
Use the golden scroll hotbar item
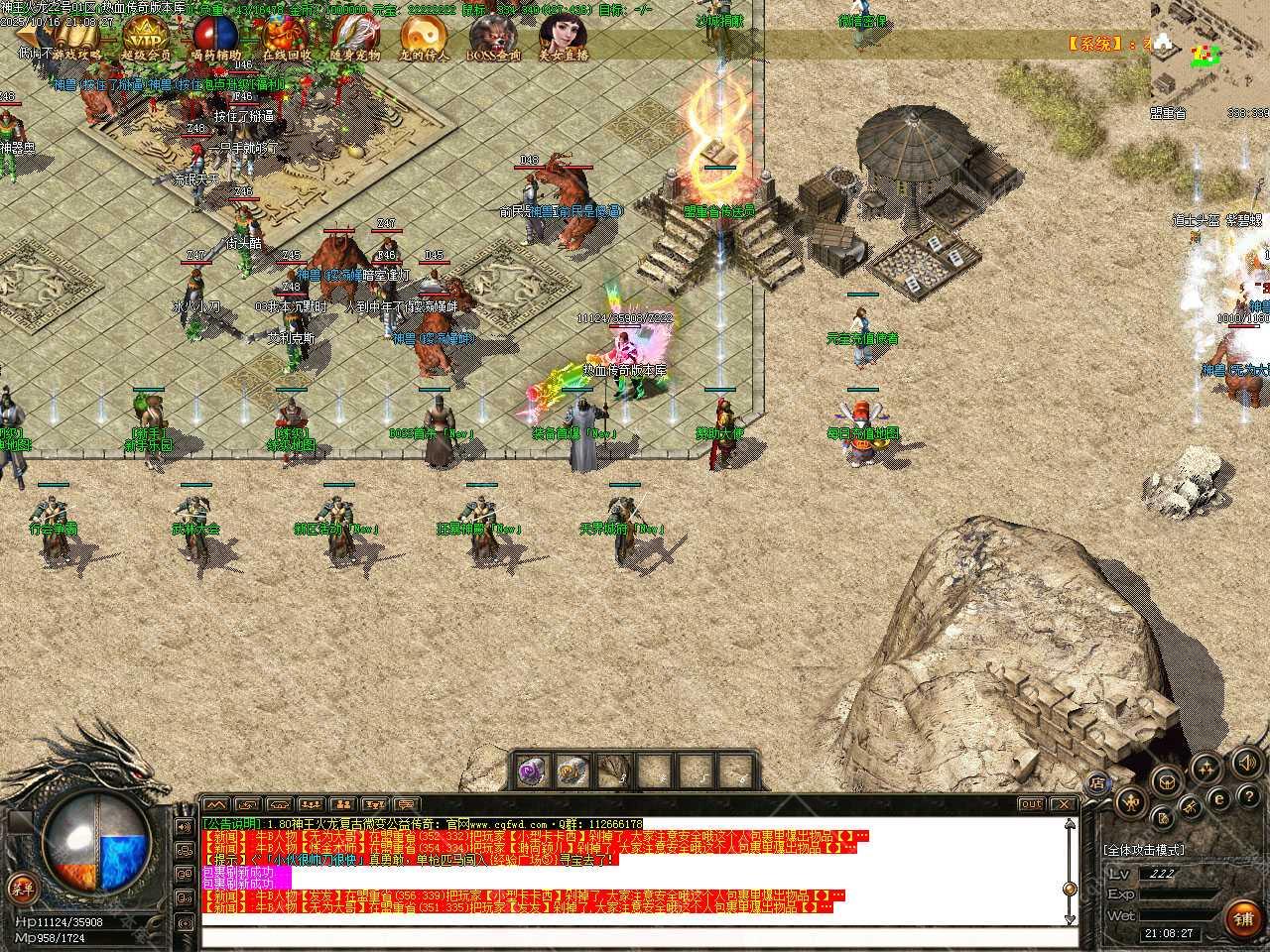(x=573, y=769)
